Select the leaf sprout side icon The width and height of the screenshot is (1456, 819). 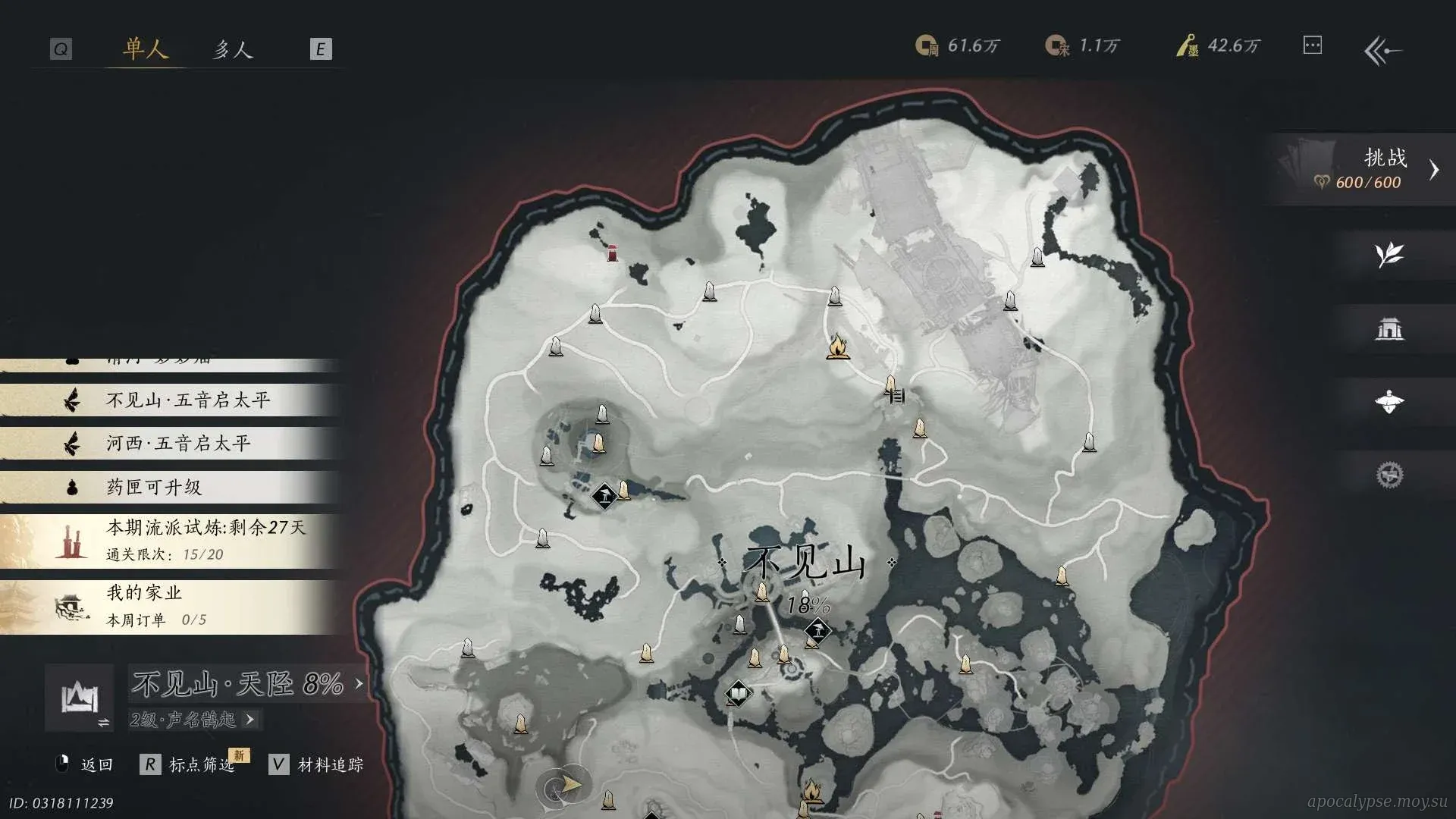pyautogui.click(x=1389, y=255)
